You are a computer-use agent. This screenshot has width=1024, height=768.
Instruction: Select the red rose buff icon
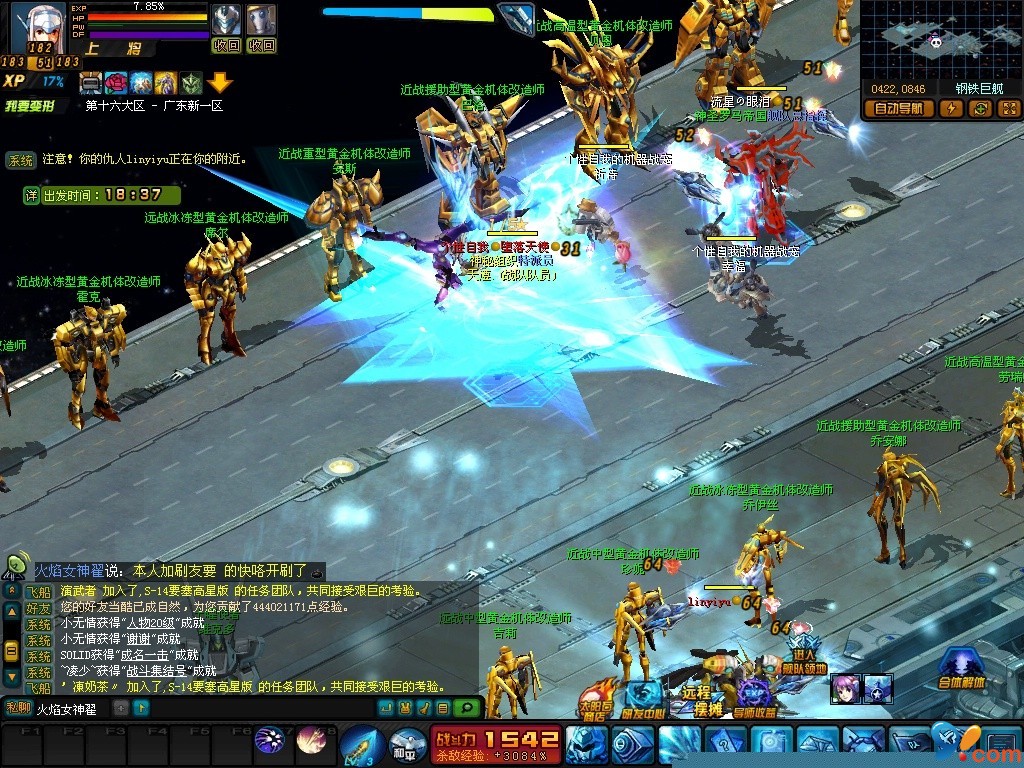pos(116,82)
